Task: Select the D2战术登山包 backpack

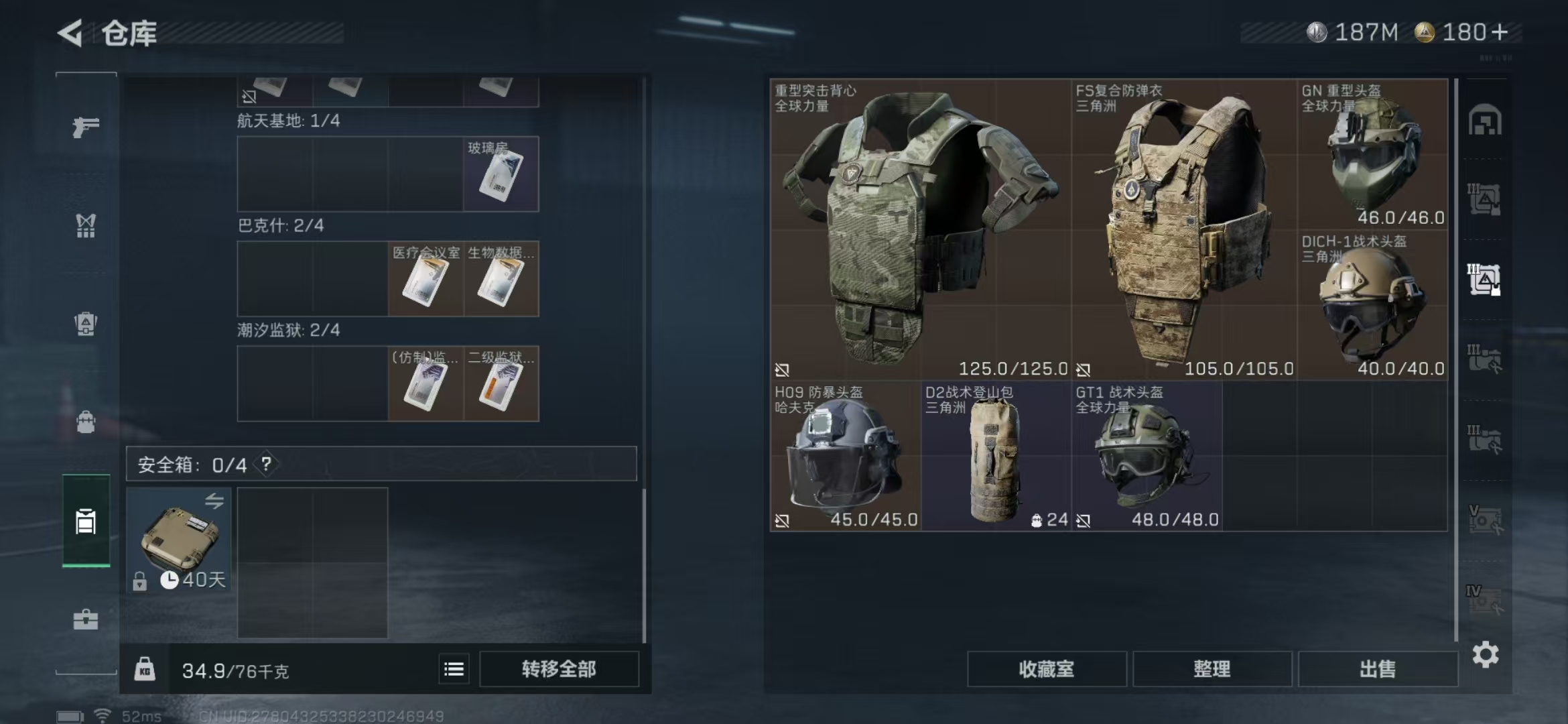Action: pyautogui.click(x=996, y=456)
